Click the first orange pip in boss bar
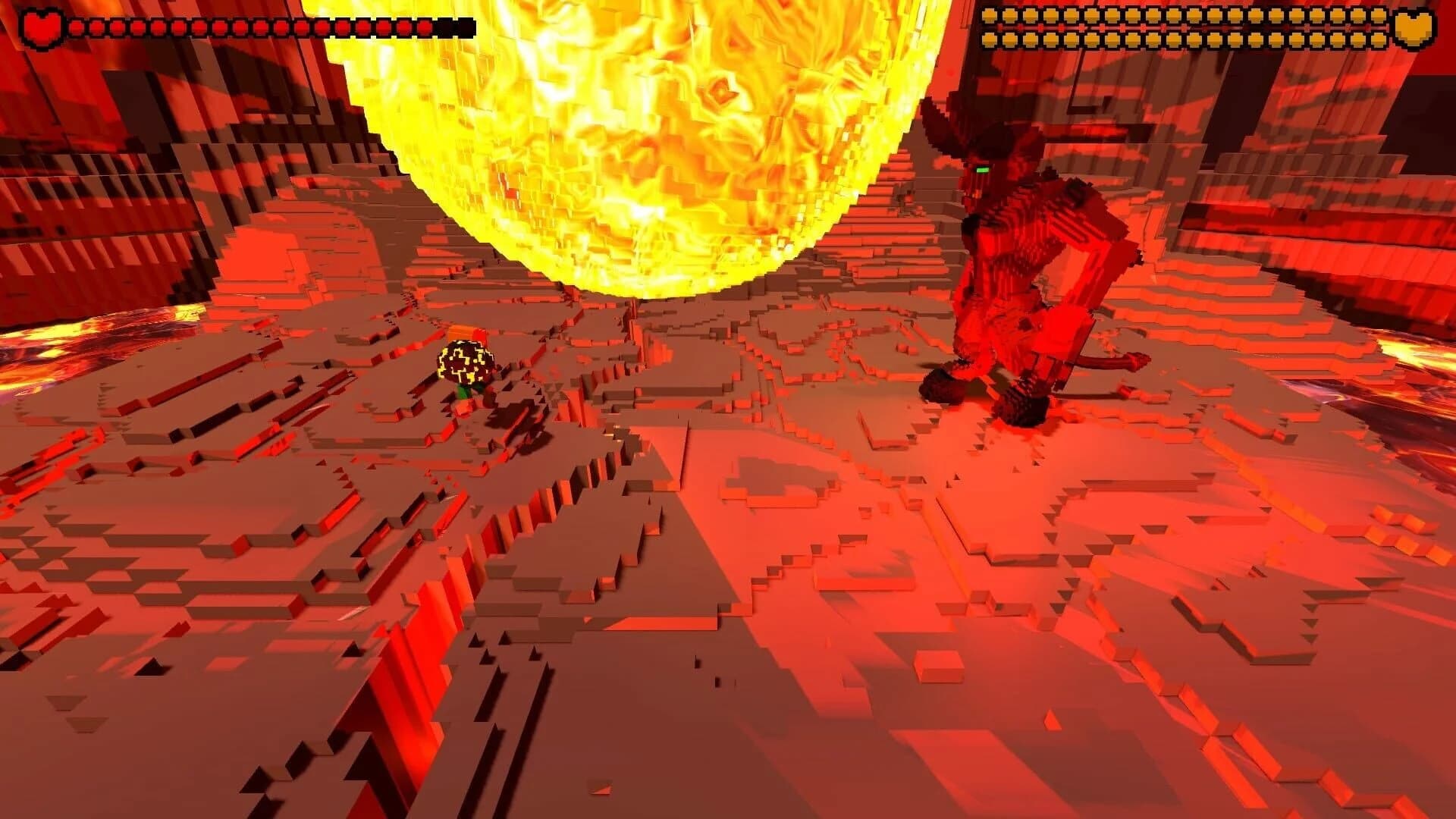Viewport: 1456px width, 819px height. pyautogui.click(x=988, y=15)
